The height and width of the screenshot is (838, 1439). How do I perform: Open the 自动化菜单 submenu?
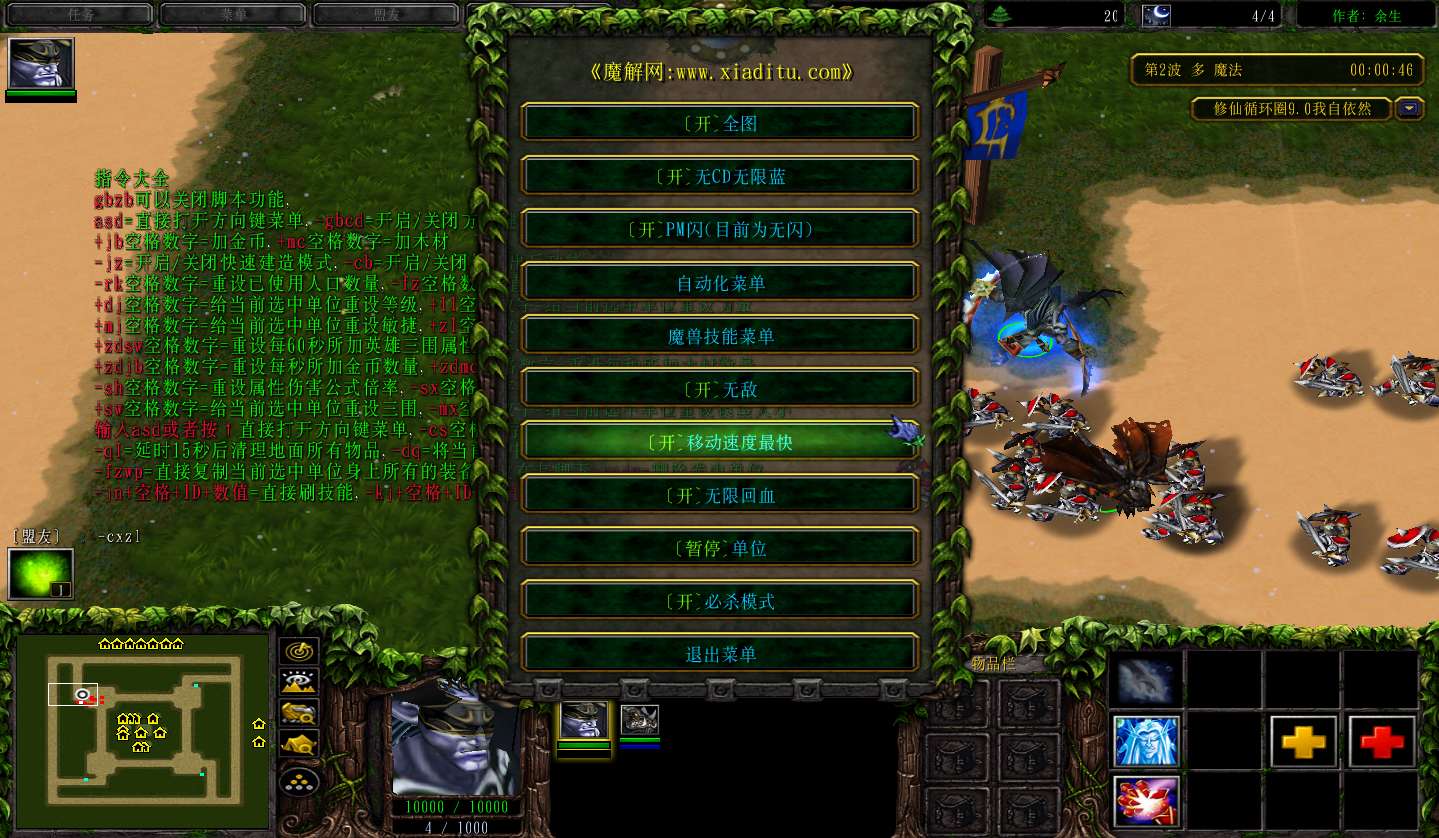coord(719,283)
